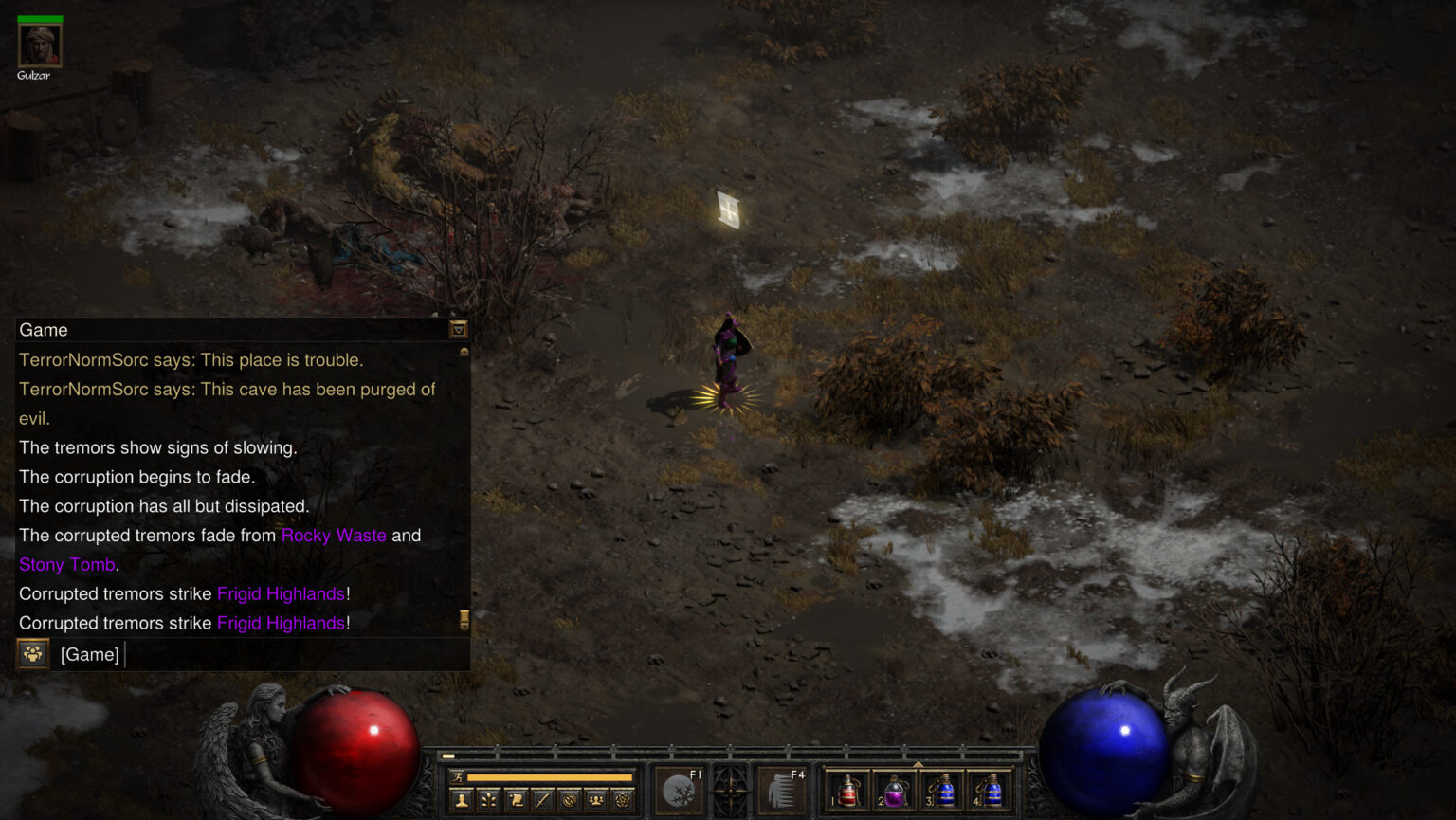Open the Skill Tree icon

(488, 800)
